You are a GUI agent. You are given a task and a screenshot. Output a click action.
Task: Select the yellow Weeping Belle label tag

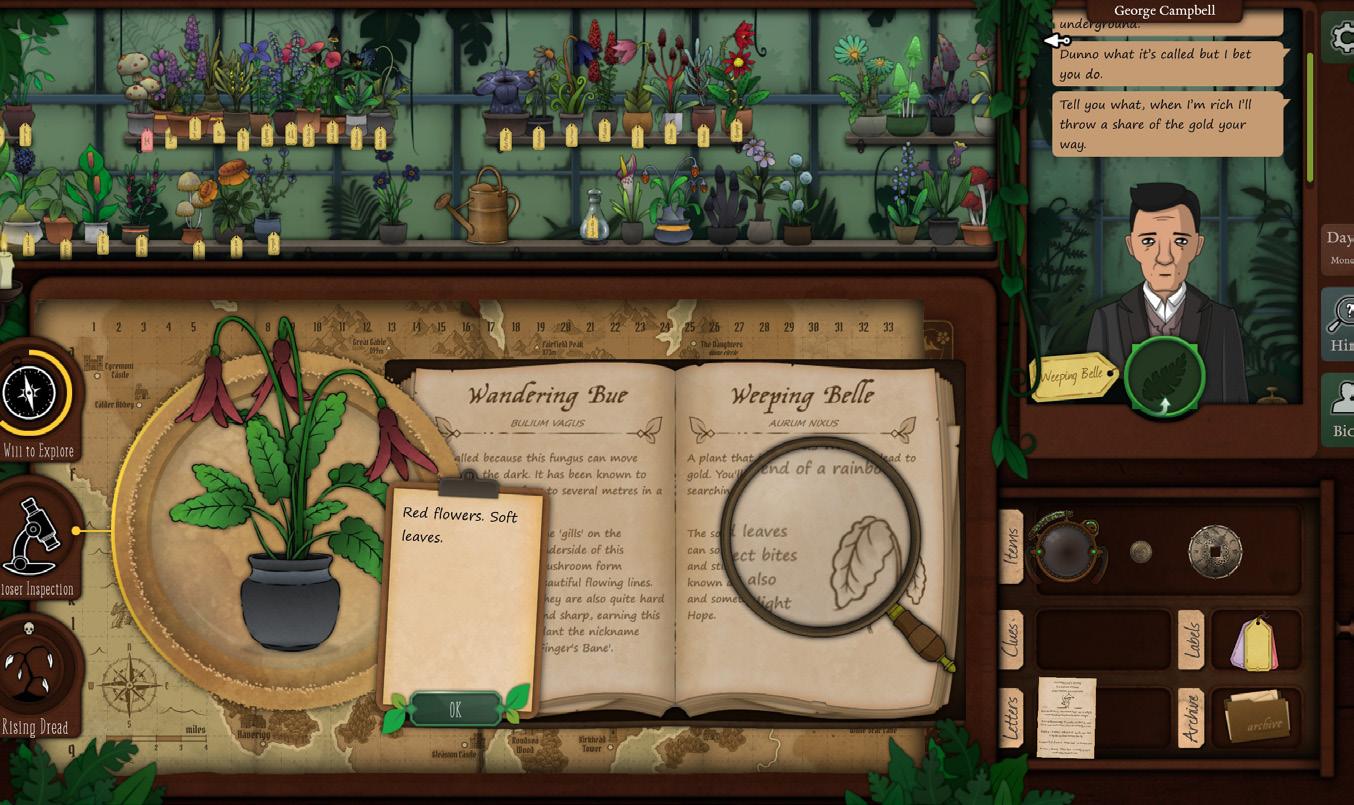click(1071, 376)
